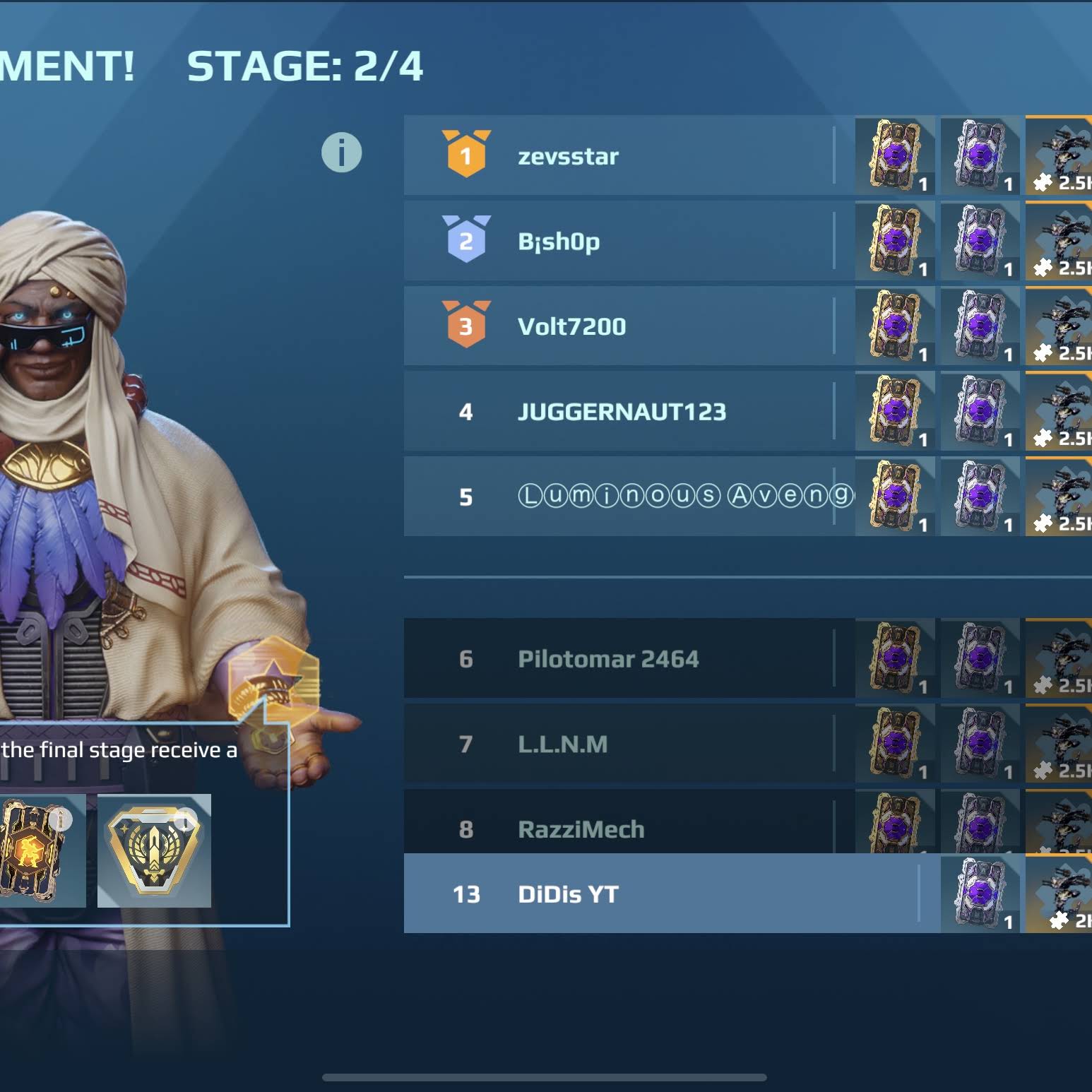
Task: View the gold crate reward for zevsstar
Action: point(895,155)
